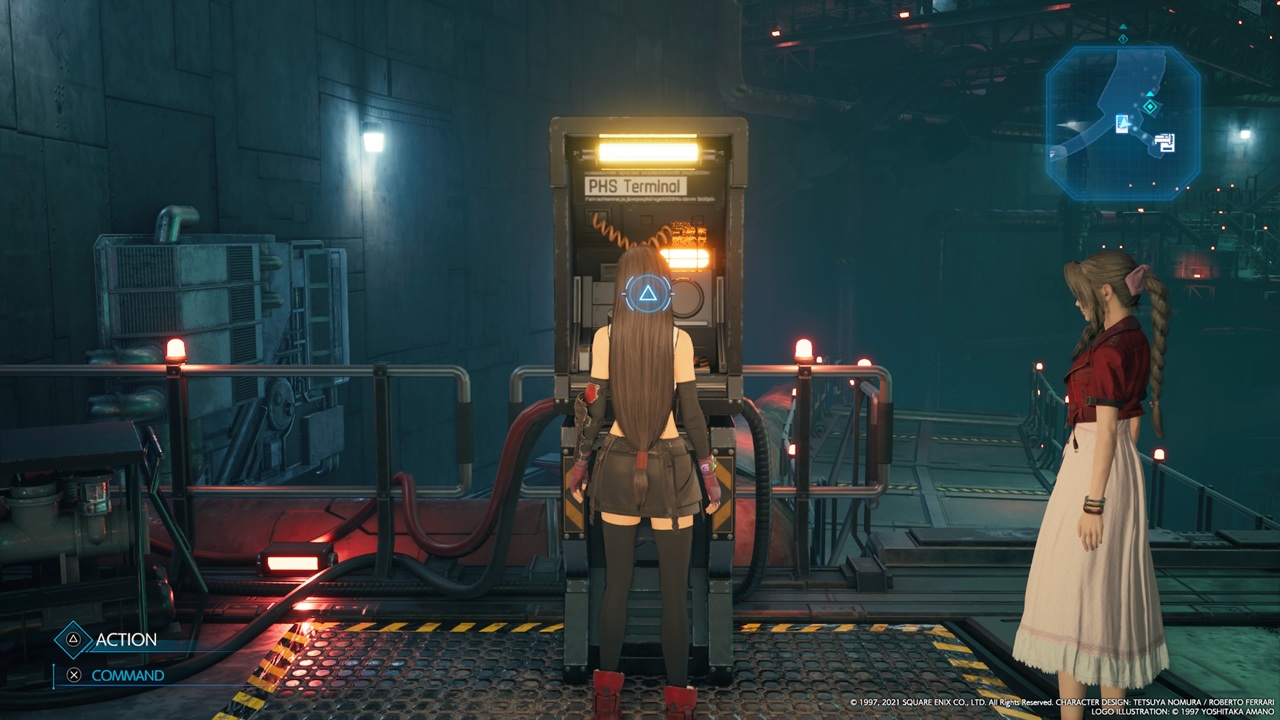Toggle the orange lamp atop the PHS Terminal
The height and width of the screenshot is (720, 1280).
(650, 150)
